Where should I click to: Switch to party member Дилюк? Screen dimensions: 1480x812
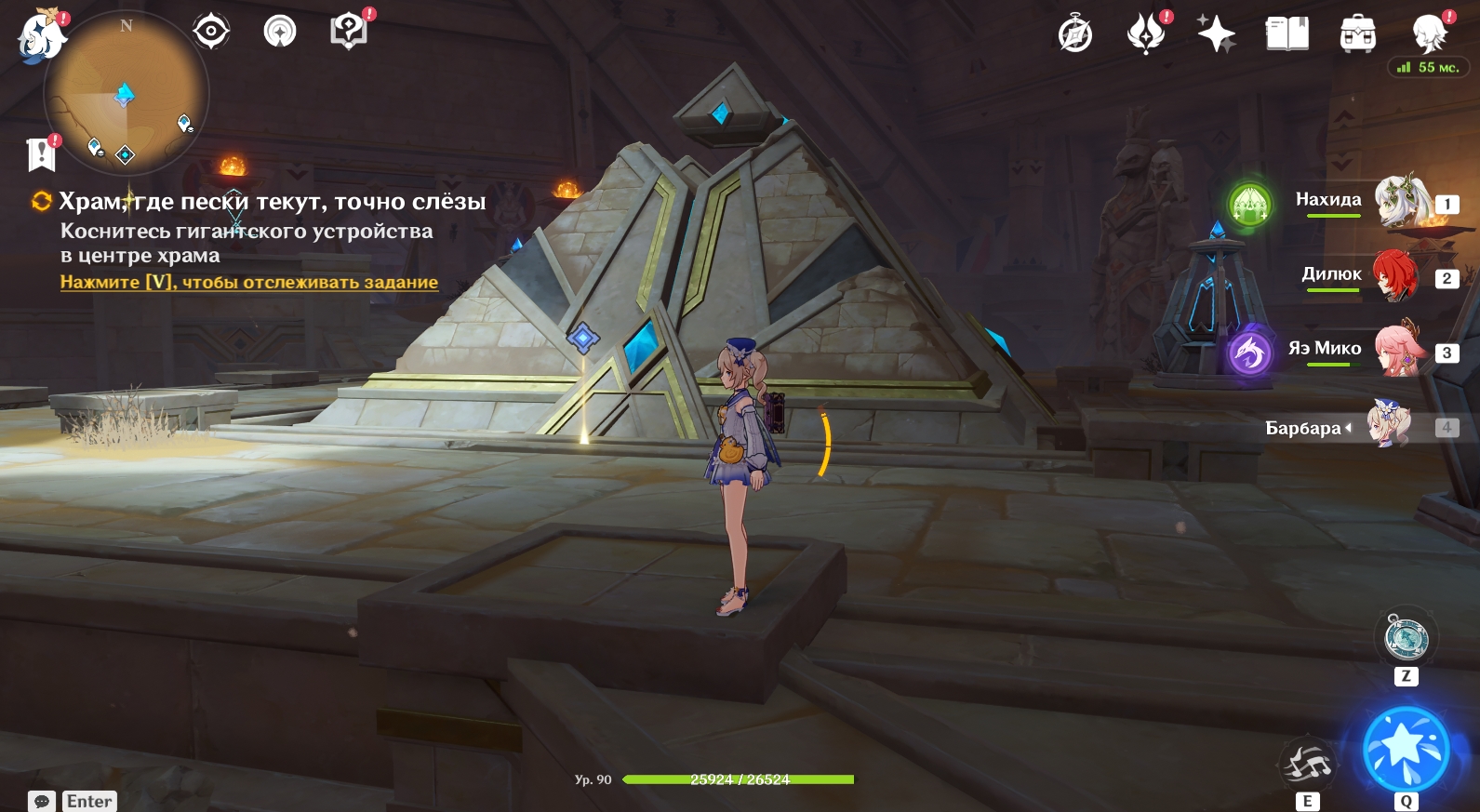coord(1394,275)
